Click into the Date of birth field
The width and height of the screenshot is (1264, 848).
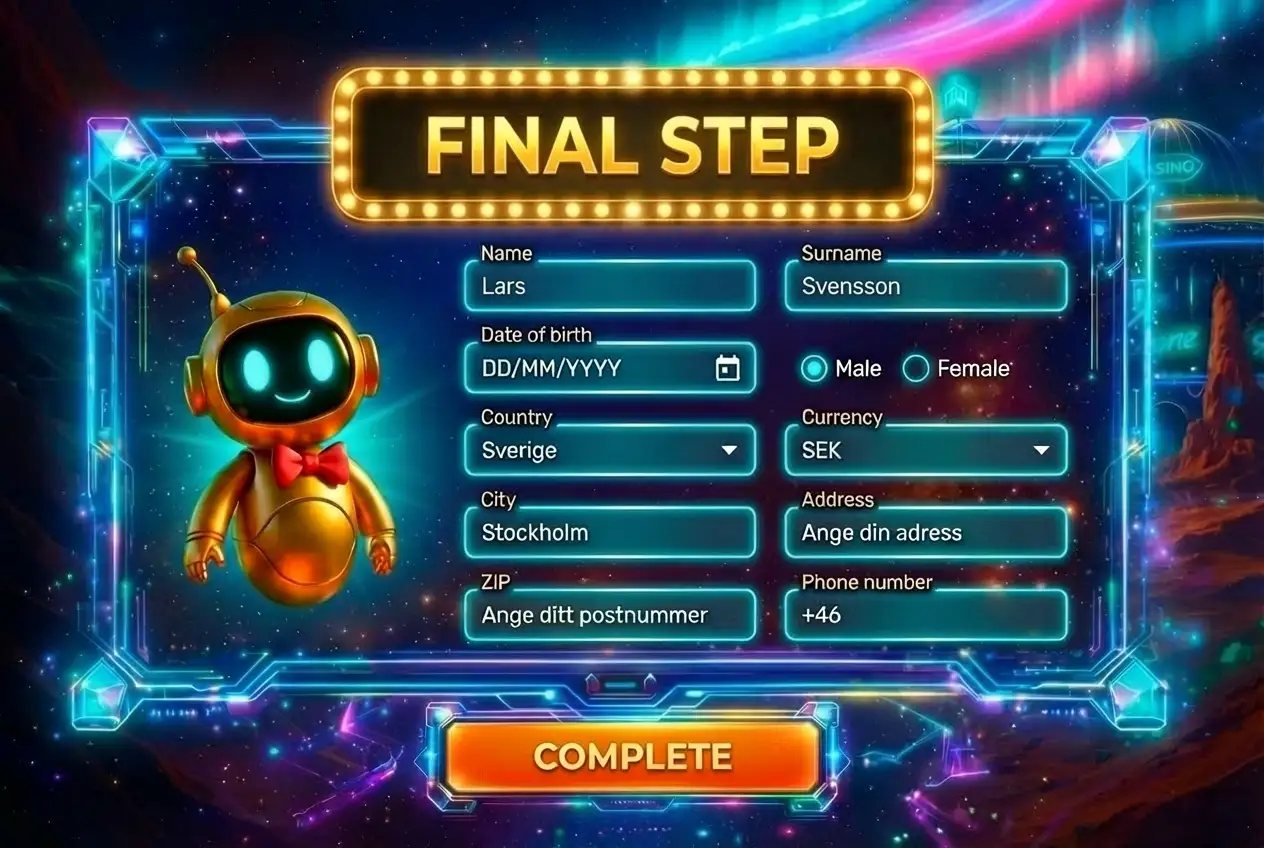point(590,369)
